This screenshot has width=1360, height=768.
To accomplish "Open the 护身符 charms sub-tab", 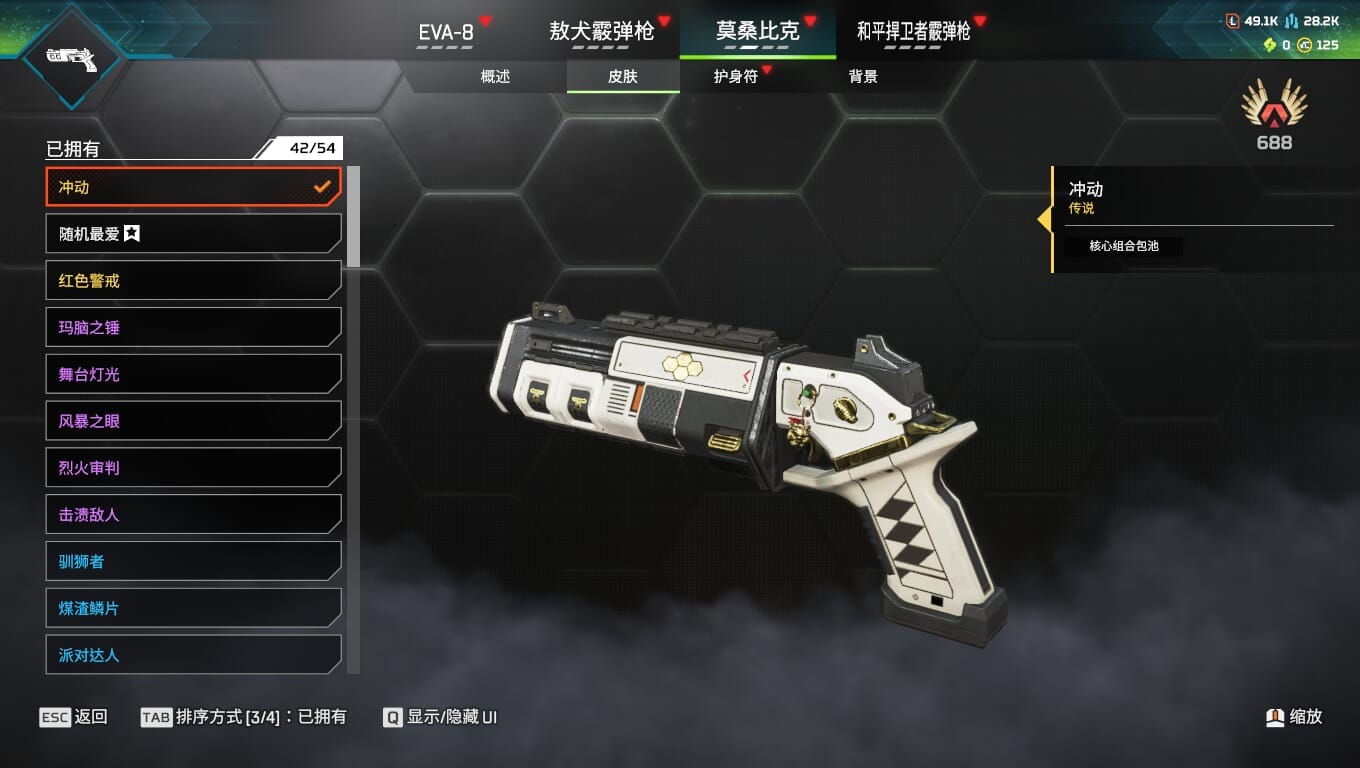I will 735,77.
